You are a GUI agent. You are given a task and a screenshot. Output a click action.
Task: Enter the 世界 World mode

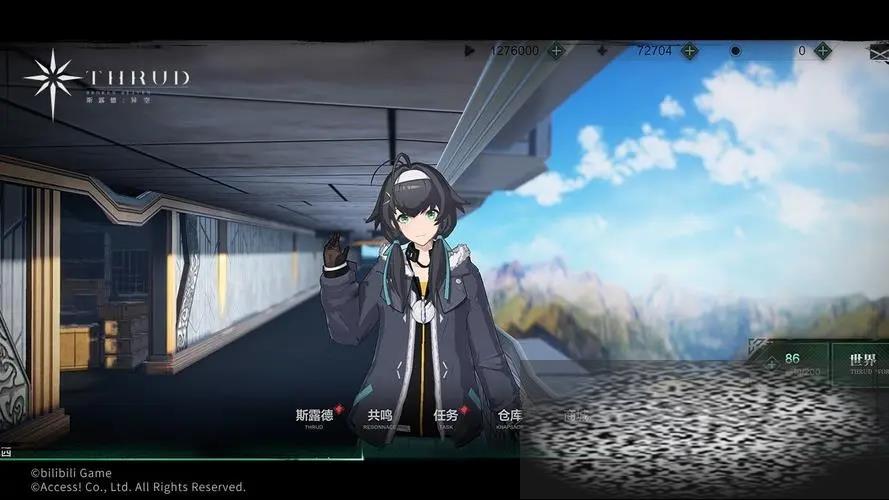point(862,361)
